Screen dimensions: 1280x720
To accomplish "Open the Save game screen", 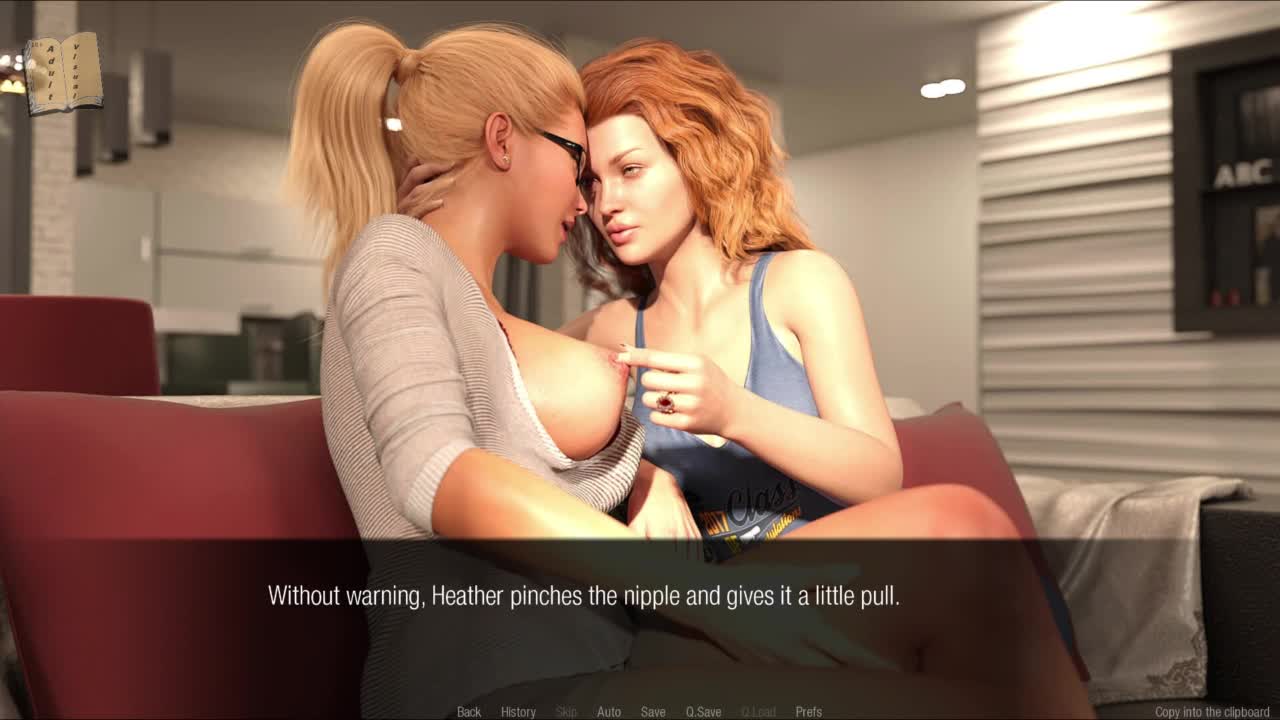I will (x=653, y=712).
